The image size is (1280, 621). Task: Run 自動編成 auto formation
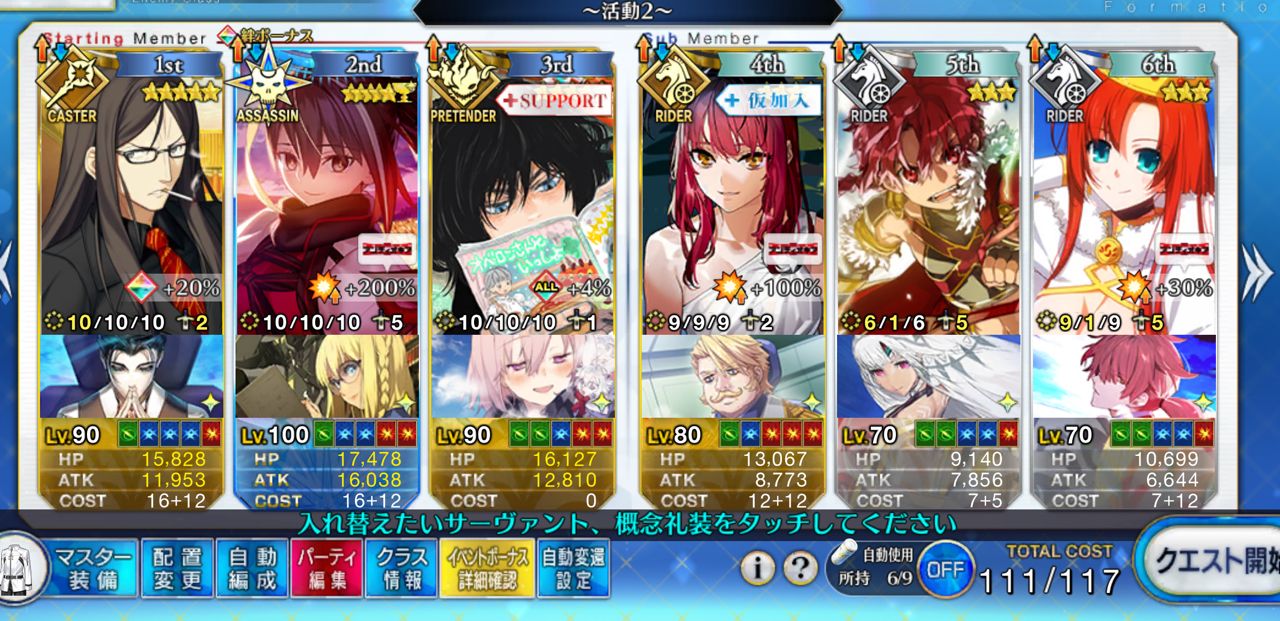coord(251,569)
